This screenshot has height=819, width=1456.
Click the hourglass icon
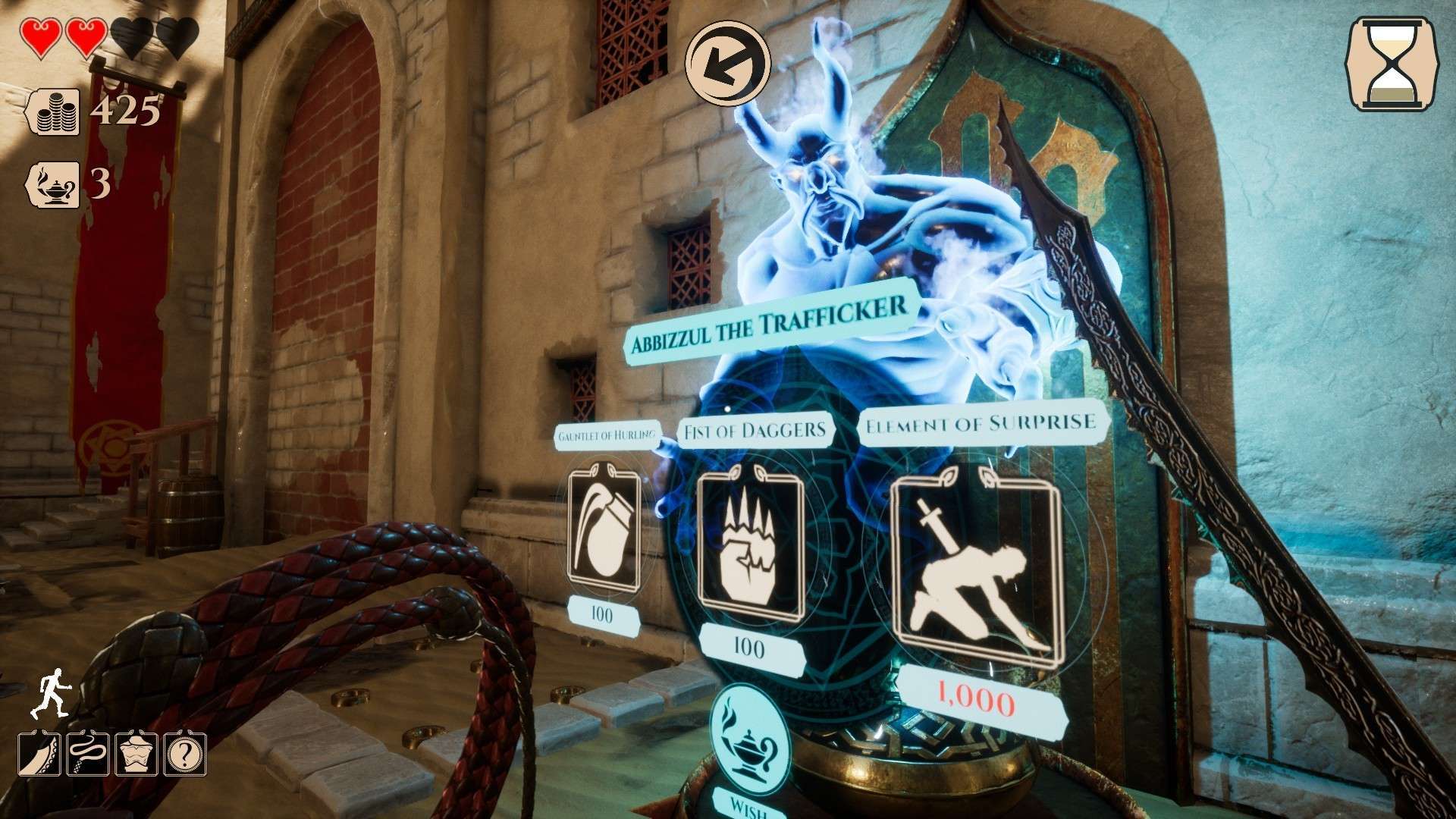(x=1392, y=64)
